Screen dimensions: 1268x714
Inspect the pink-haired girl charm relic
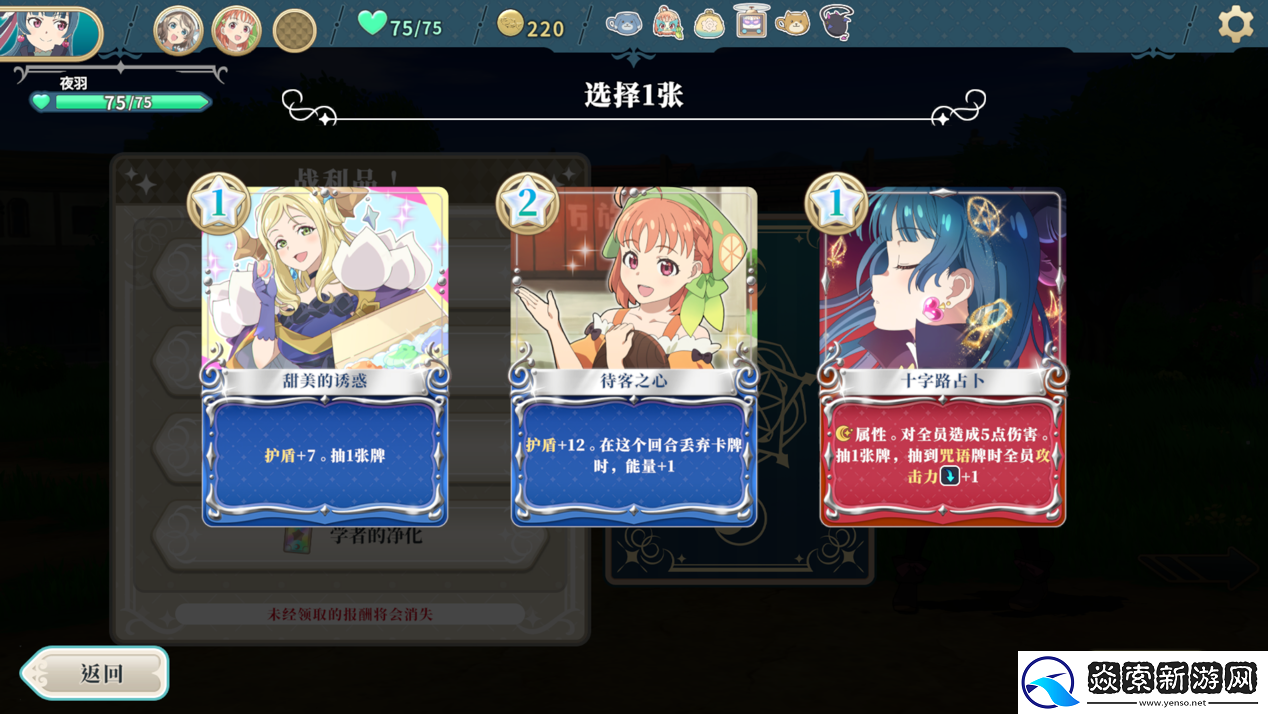[667, 22]
